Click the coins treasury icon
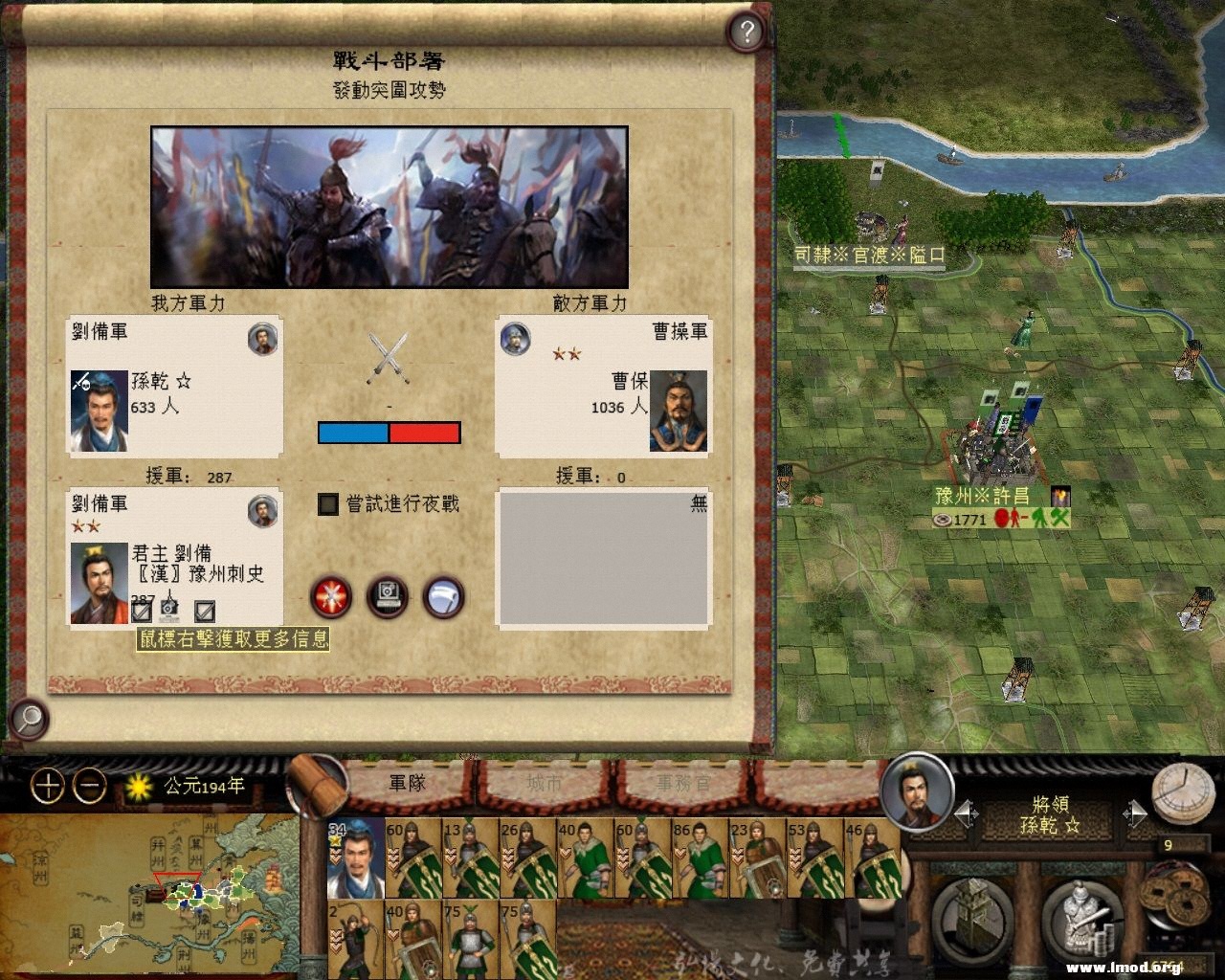The image size is (1225, 980). coord(1174,895)
